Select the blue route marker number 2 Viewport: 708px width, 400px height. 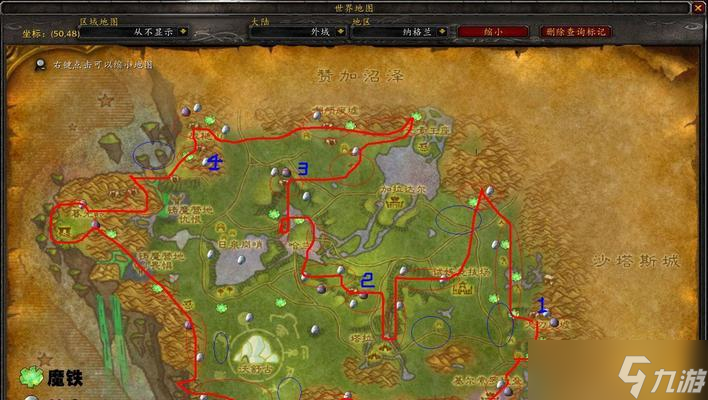(x=367, y=281)
